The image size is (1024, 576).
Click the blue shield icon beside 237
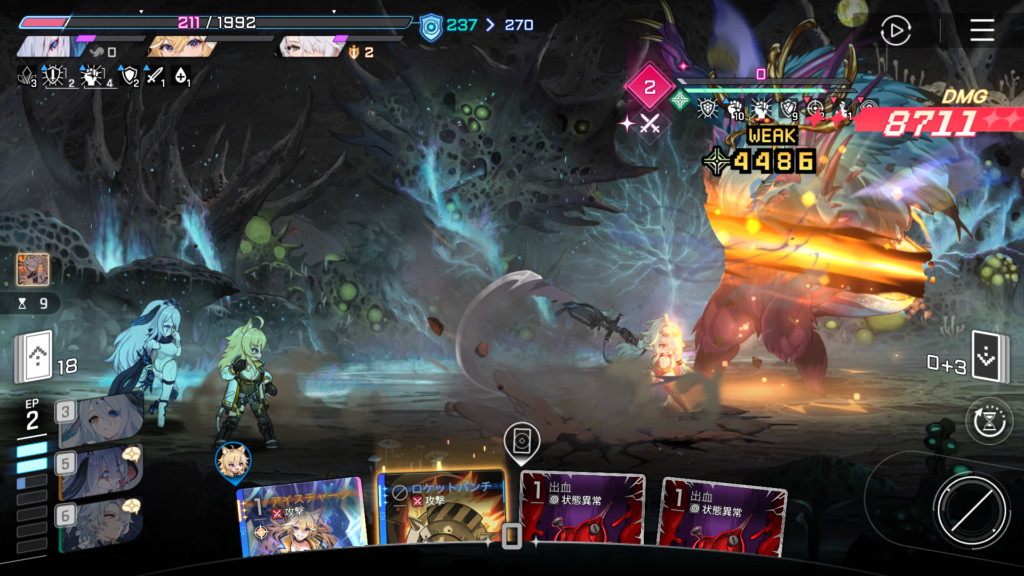coord(430,25)
